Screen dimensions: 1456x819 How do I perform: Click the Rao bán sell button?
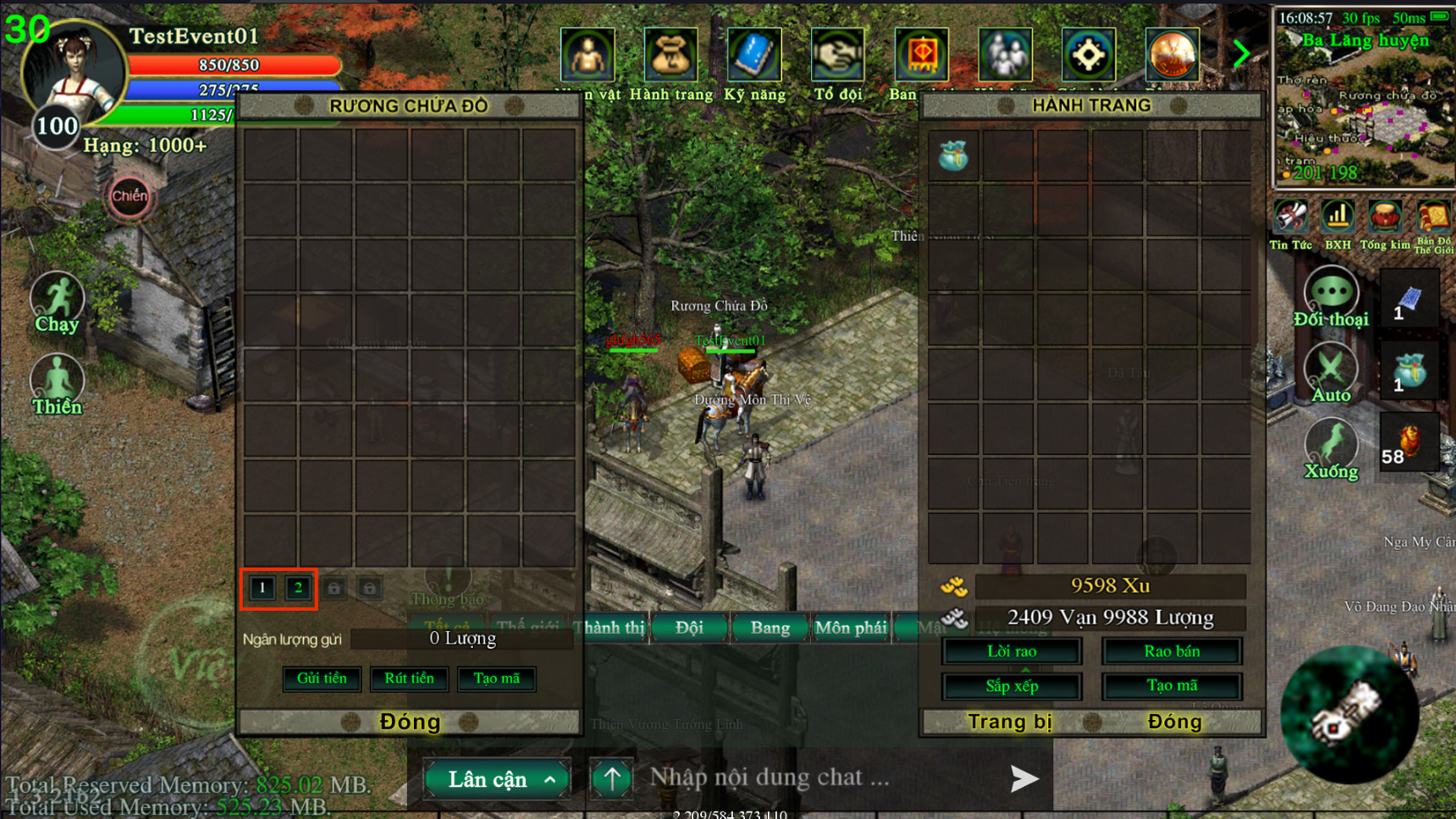[1172, 651]
